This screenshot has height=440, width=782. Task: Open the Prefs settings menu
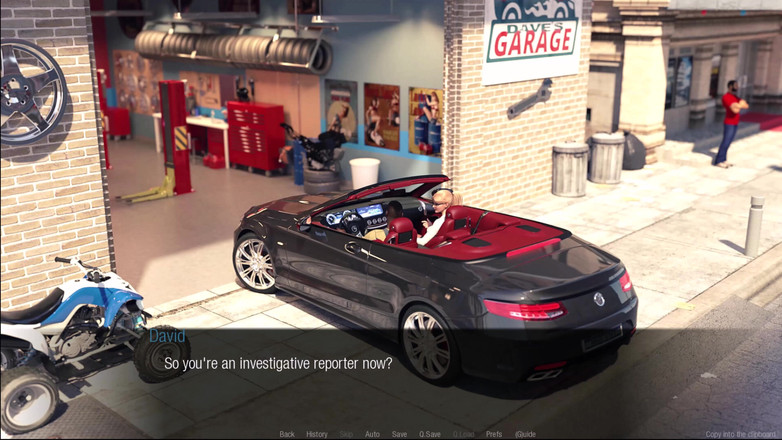[494, 434]
